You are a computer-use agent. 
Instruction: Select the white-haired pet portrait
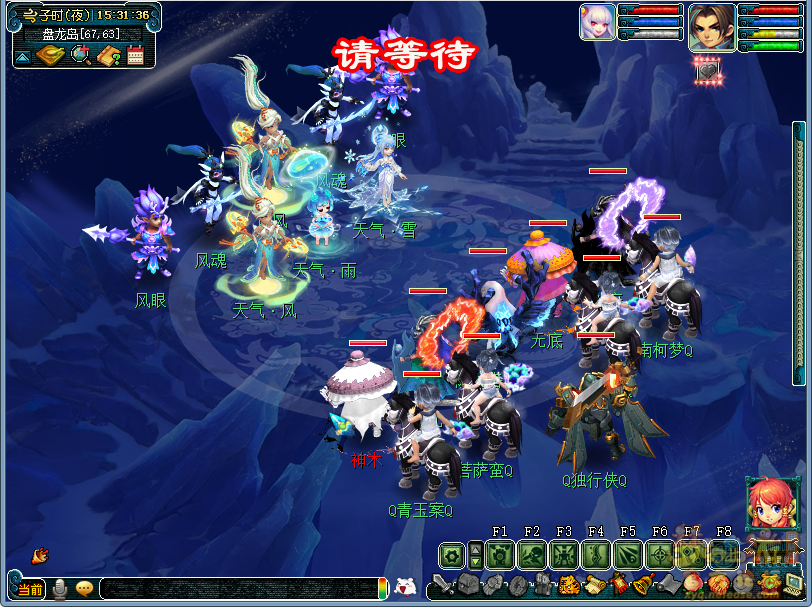pos(597,22)
